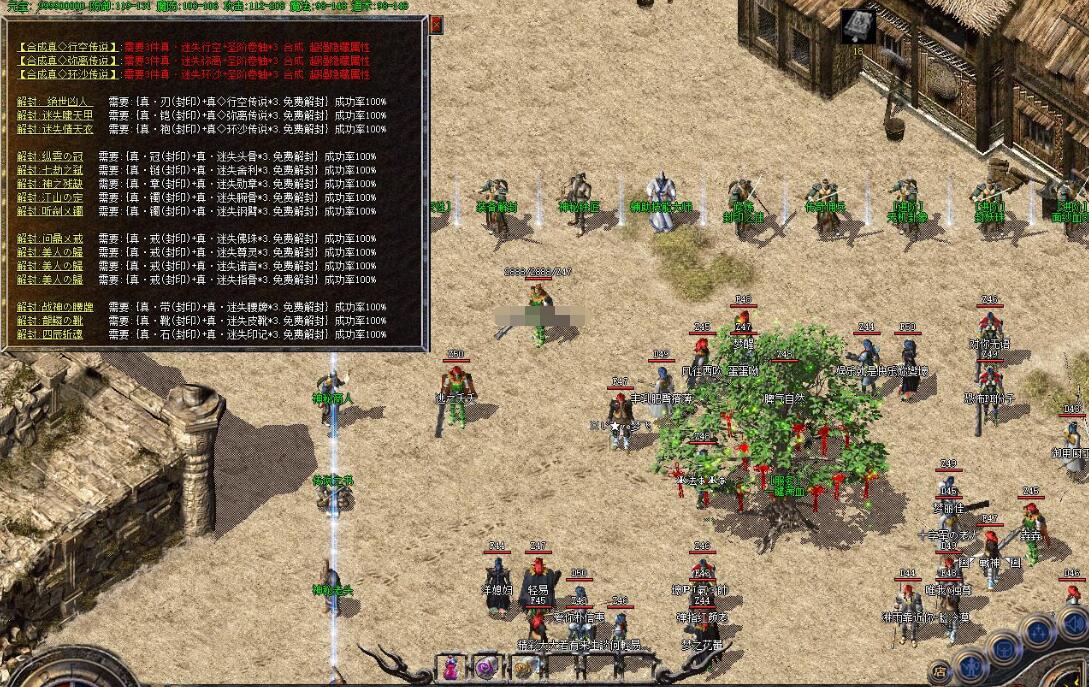Click the 解封:迷失啸天甲 link
This screenshot has height=687, width=1089.
click(55, 115)
